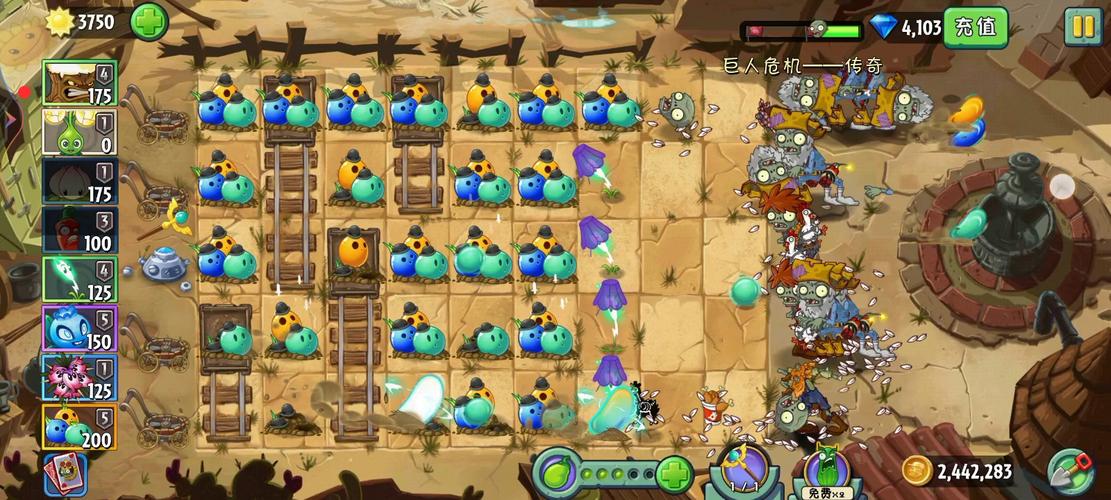Add more sun with the green plus
This screenshot has width=1111, height=500.
pyautogui.click(x=149, y=22)
